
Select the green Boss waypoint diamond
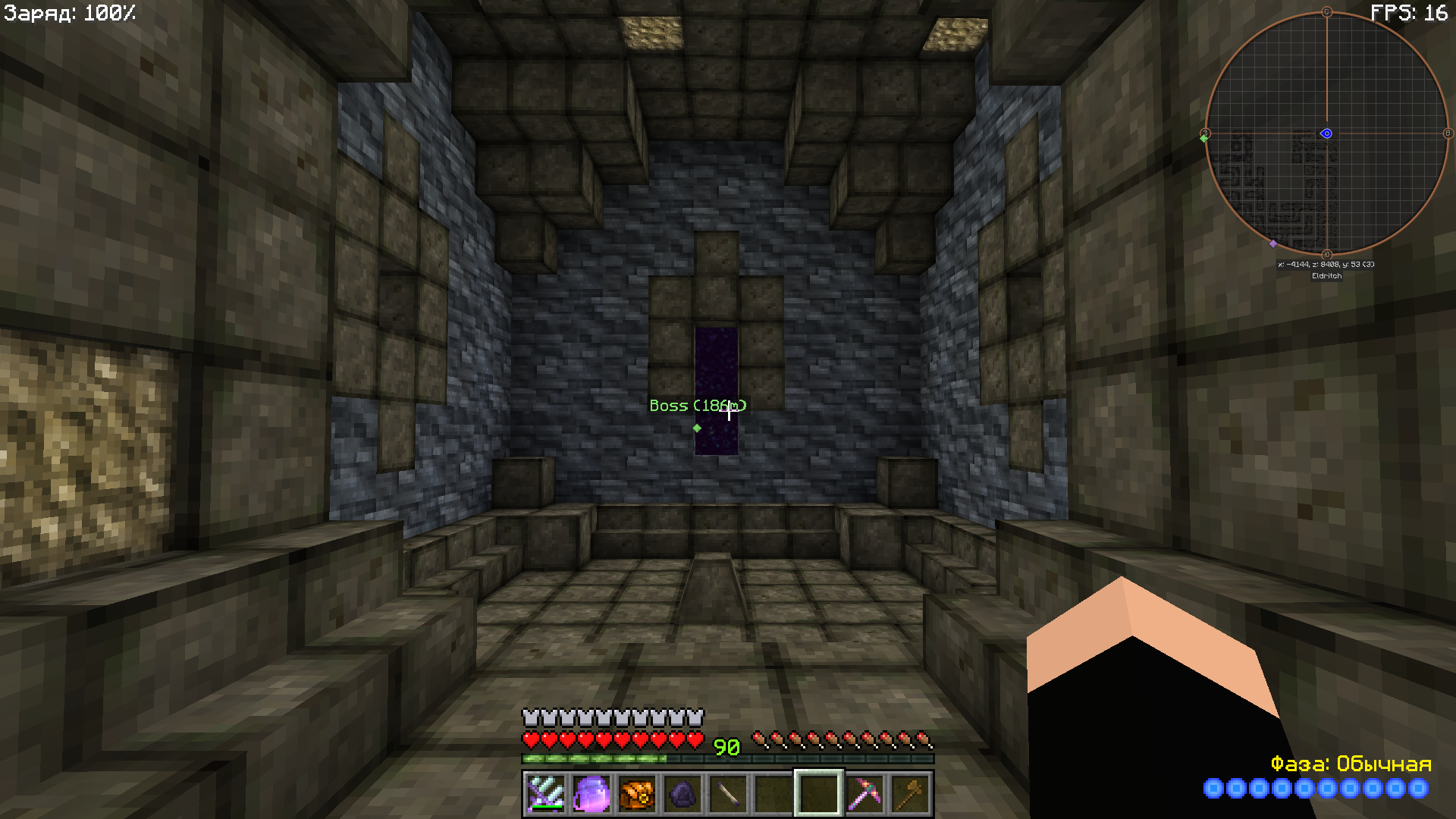click(x=697, y=428)
